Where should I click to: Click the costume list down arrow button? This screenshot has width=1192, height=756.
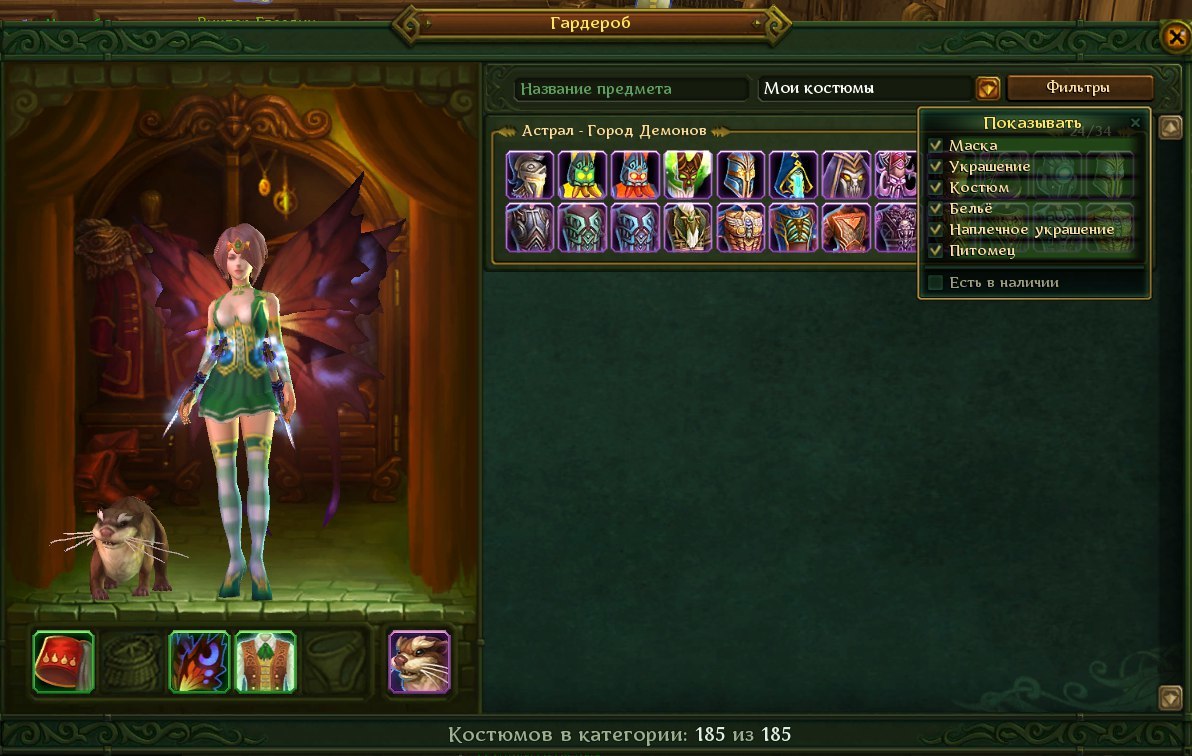(x=1170, y=697)
